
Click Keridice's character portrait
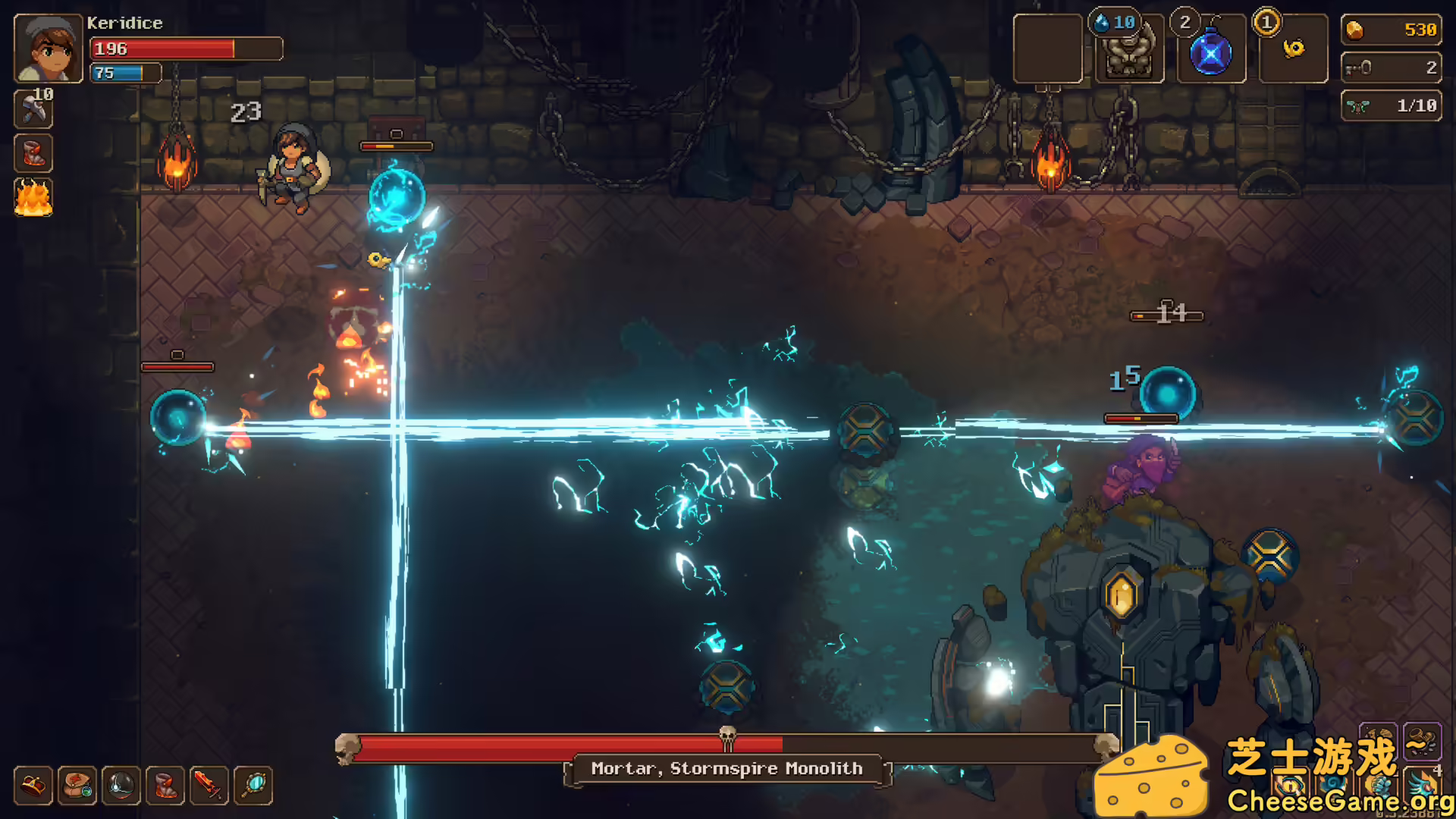click(x=48, y=49)
